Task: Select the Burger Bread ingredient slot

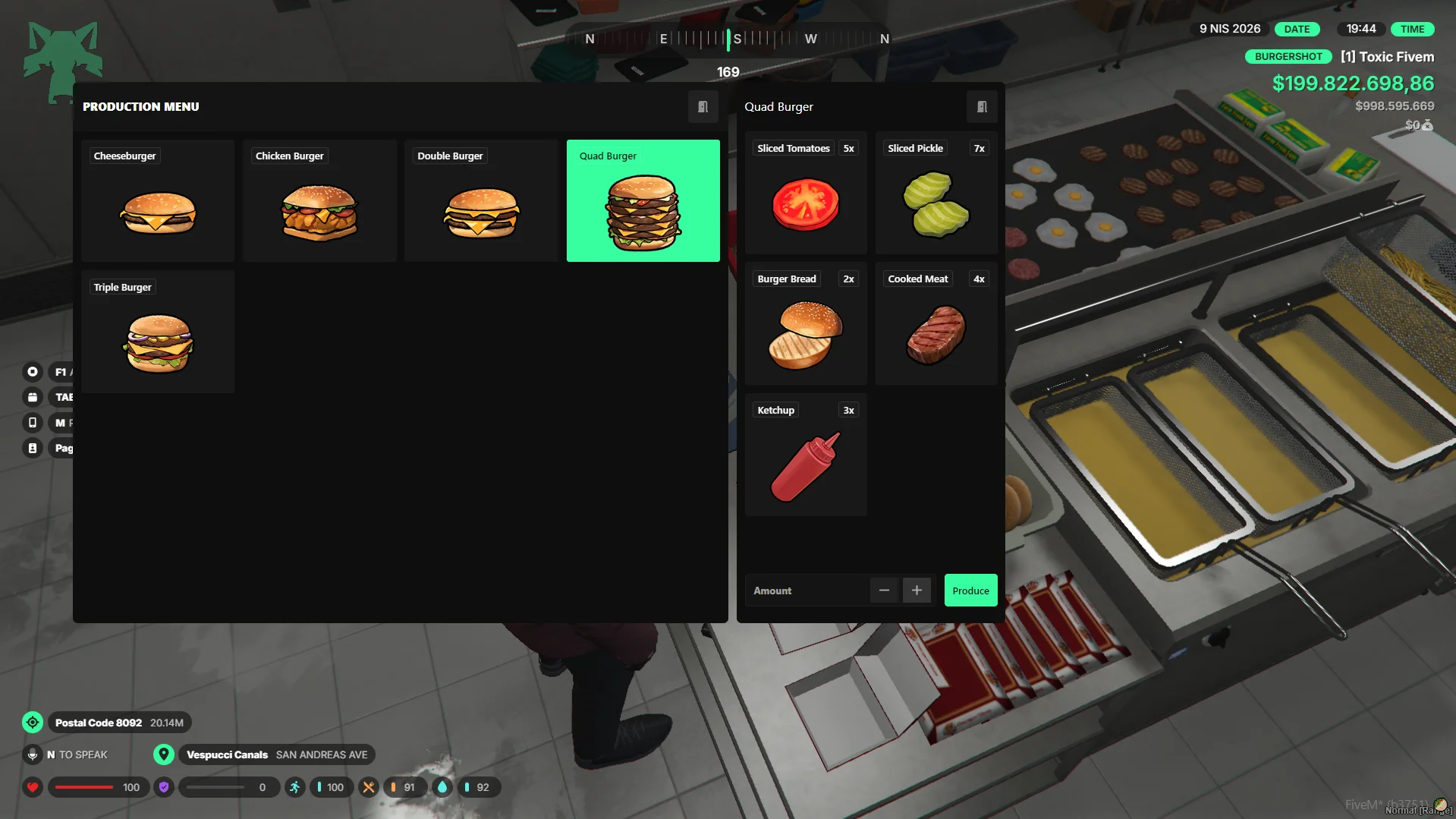Action: click(806, 324)
